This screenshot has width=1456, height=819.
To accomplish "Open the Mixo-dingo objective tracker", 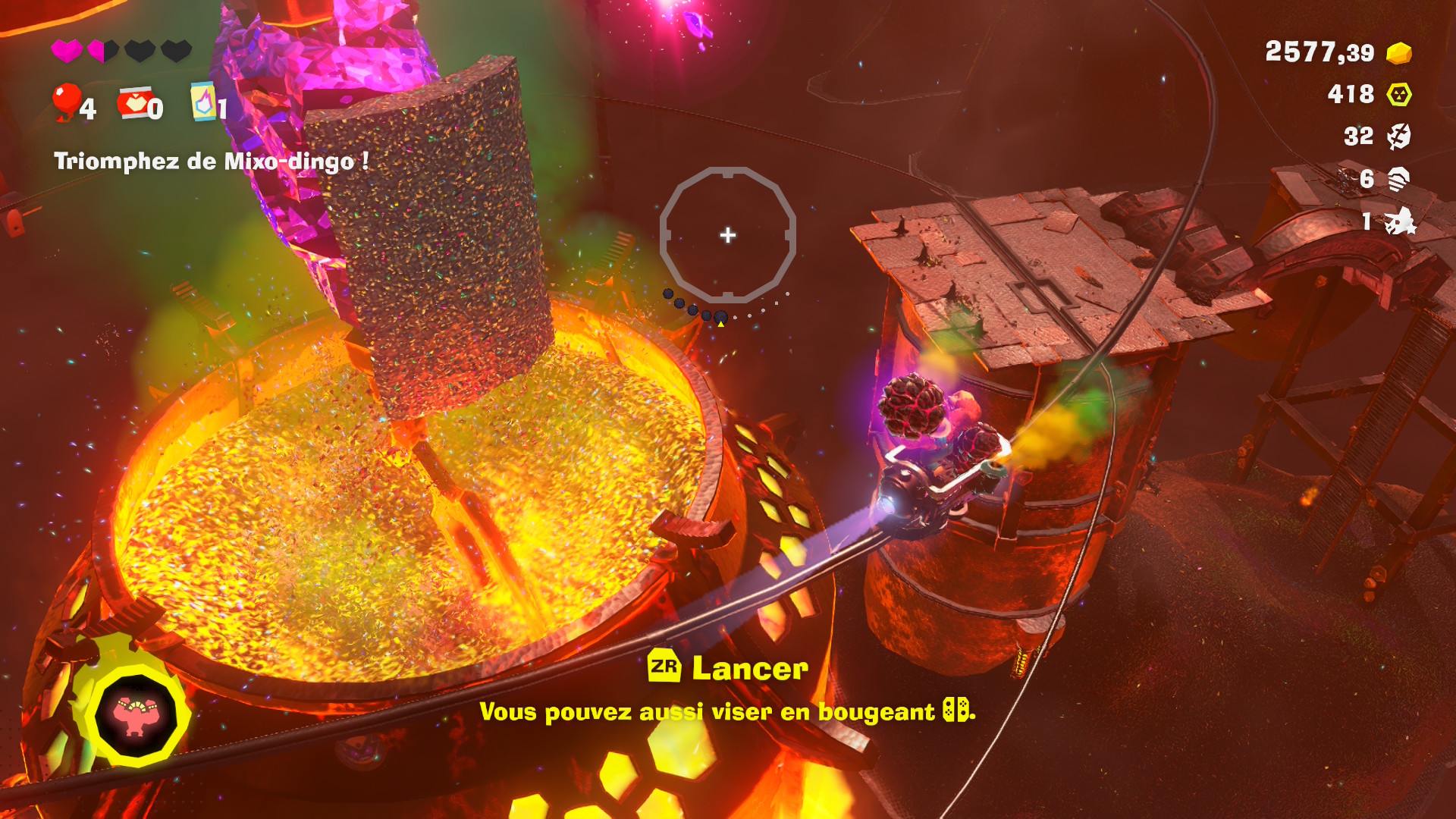I will point(211,162).
